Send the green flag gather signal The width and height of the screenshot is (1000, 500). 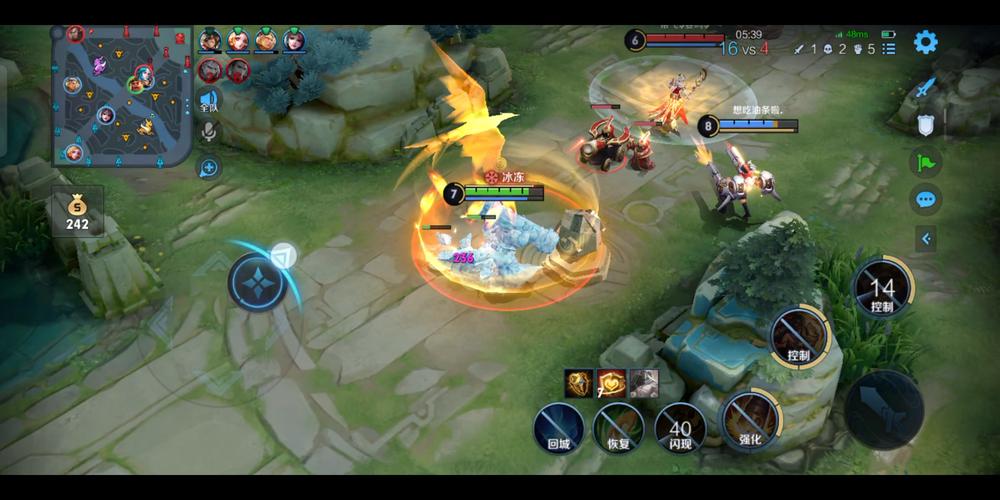click(x=926, y=162)
